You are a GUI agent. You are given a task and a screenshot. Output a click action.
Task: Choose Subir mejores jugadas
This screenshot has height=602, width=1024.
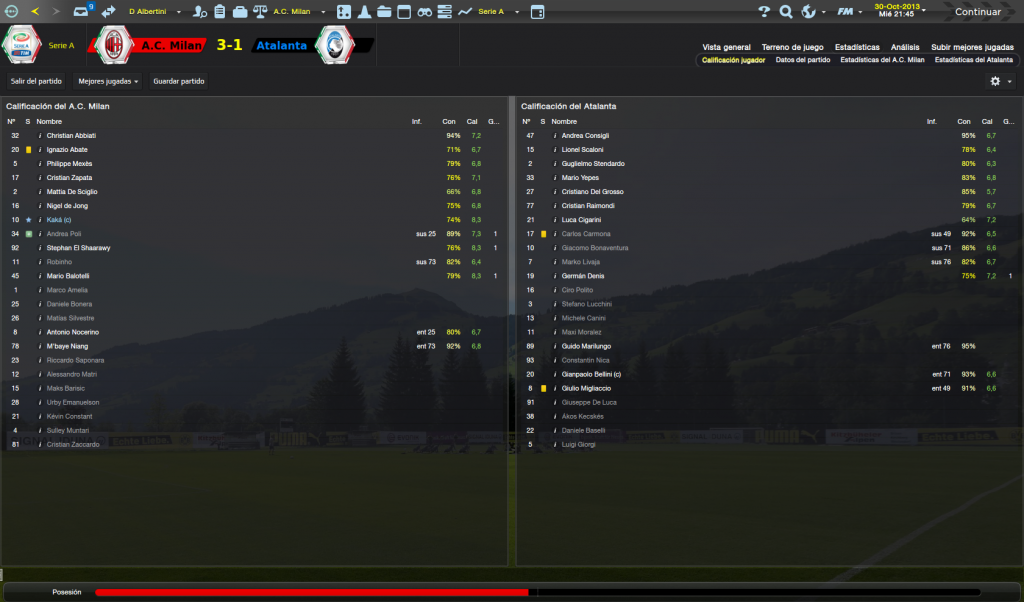(x=972, y=47)
